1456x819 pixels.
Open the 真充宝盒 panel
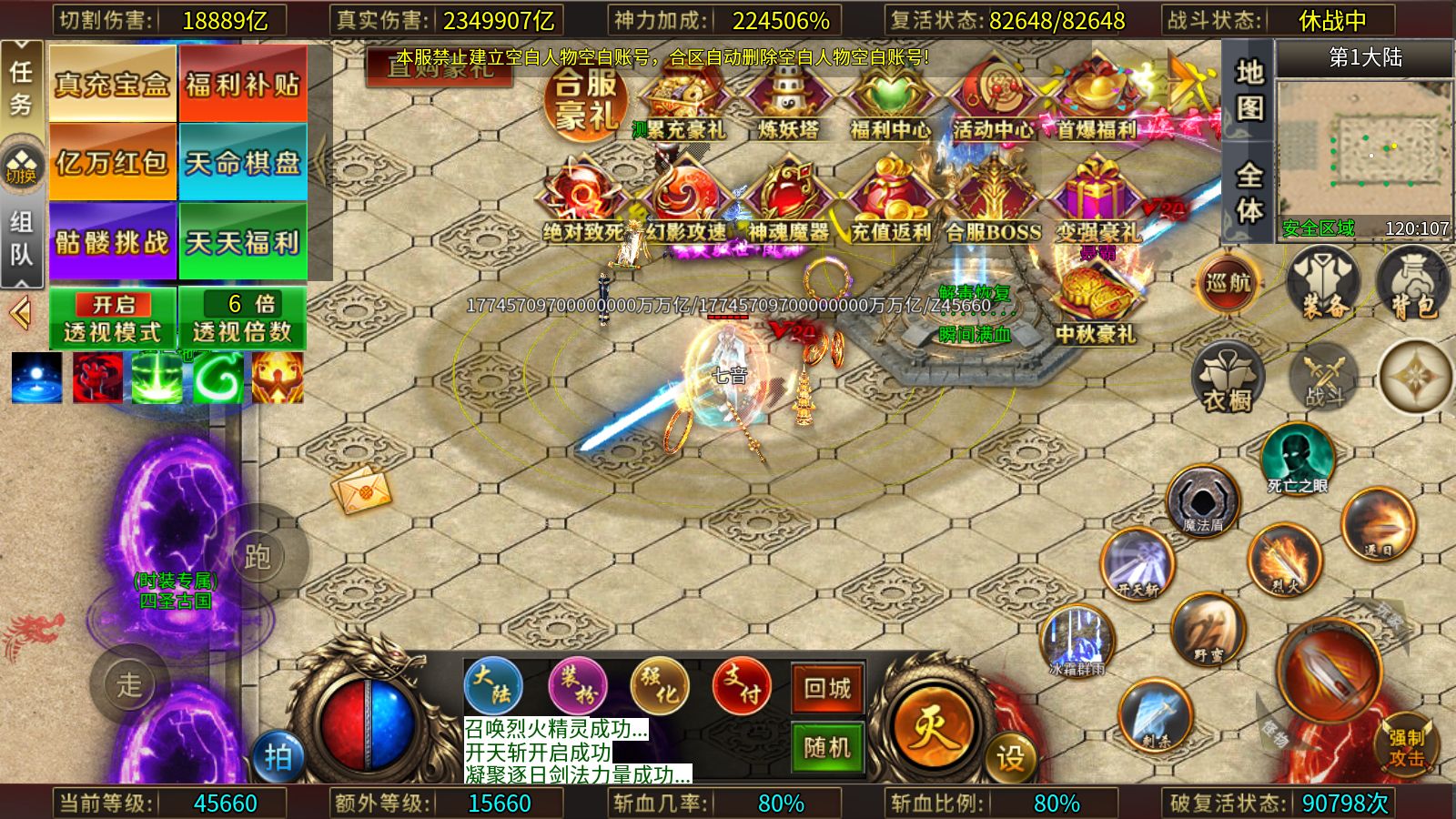point(112,84)
